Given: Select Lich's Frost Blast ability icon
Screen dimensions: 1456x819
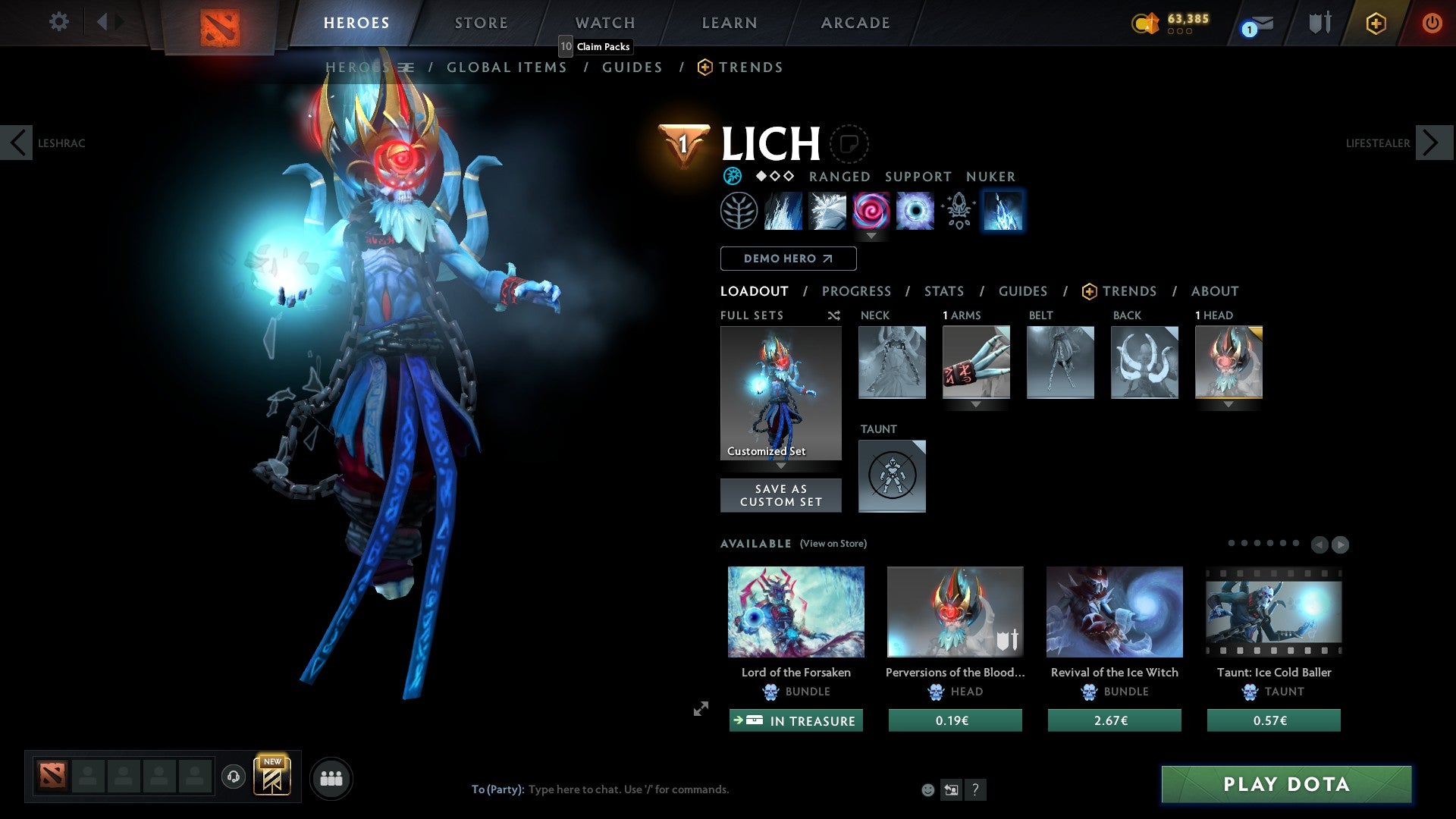Looking at the screenshot, I should pyautogui.click(x=783, y=211).
